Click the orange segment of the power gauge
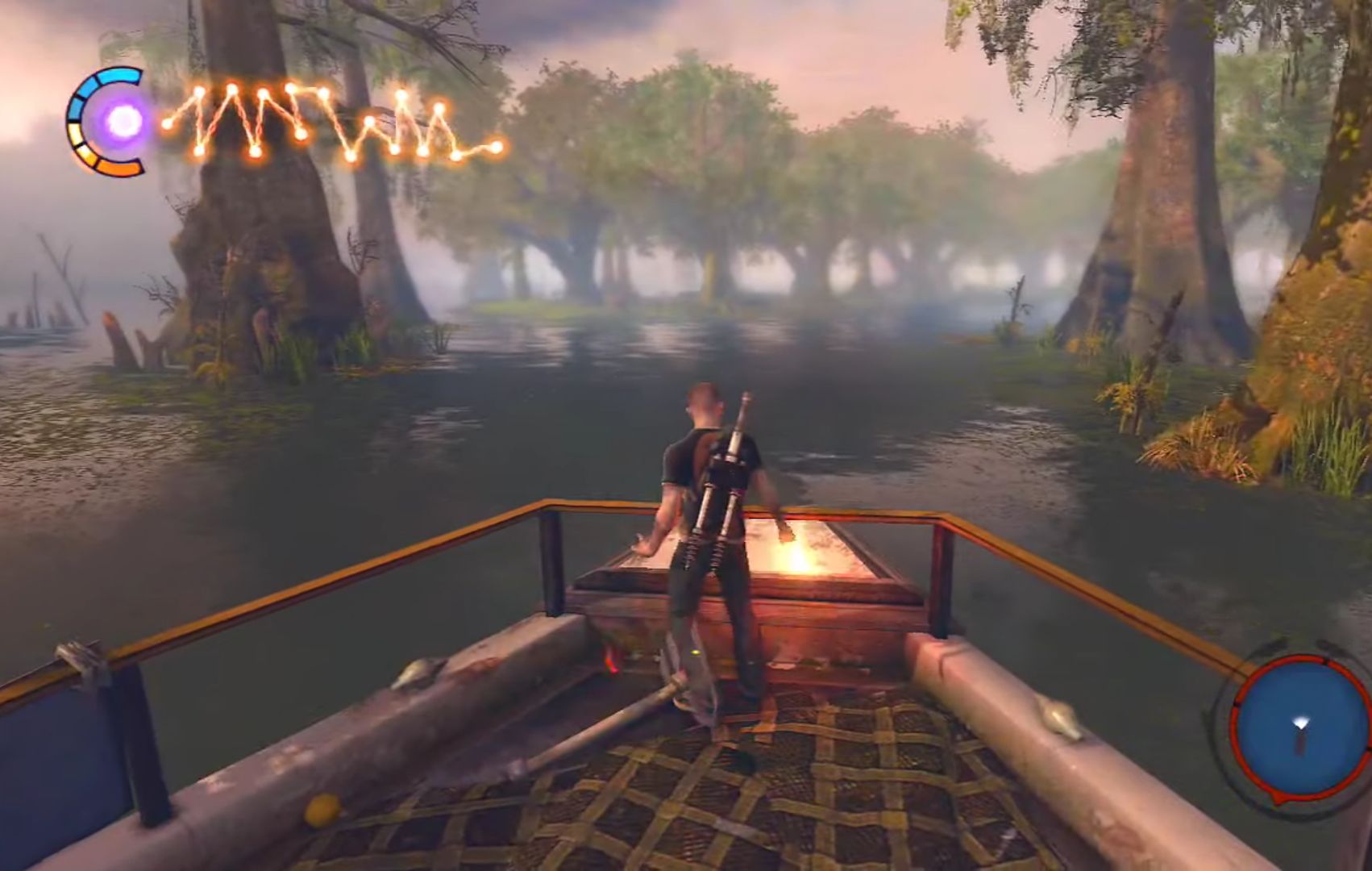This screenshot has width=1372, height=871. tap(118, 168)
